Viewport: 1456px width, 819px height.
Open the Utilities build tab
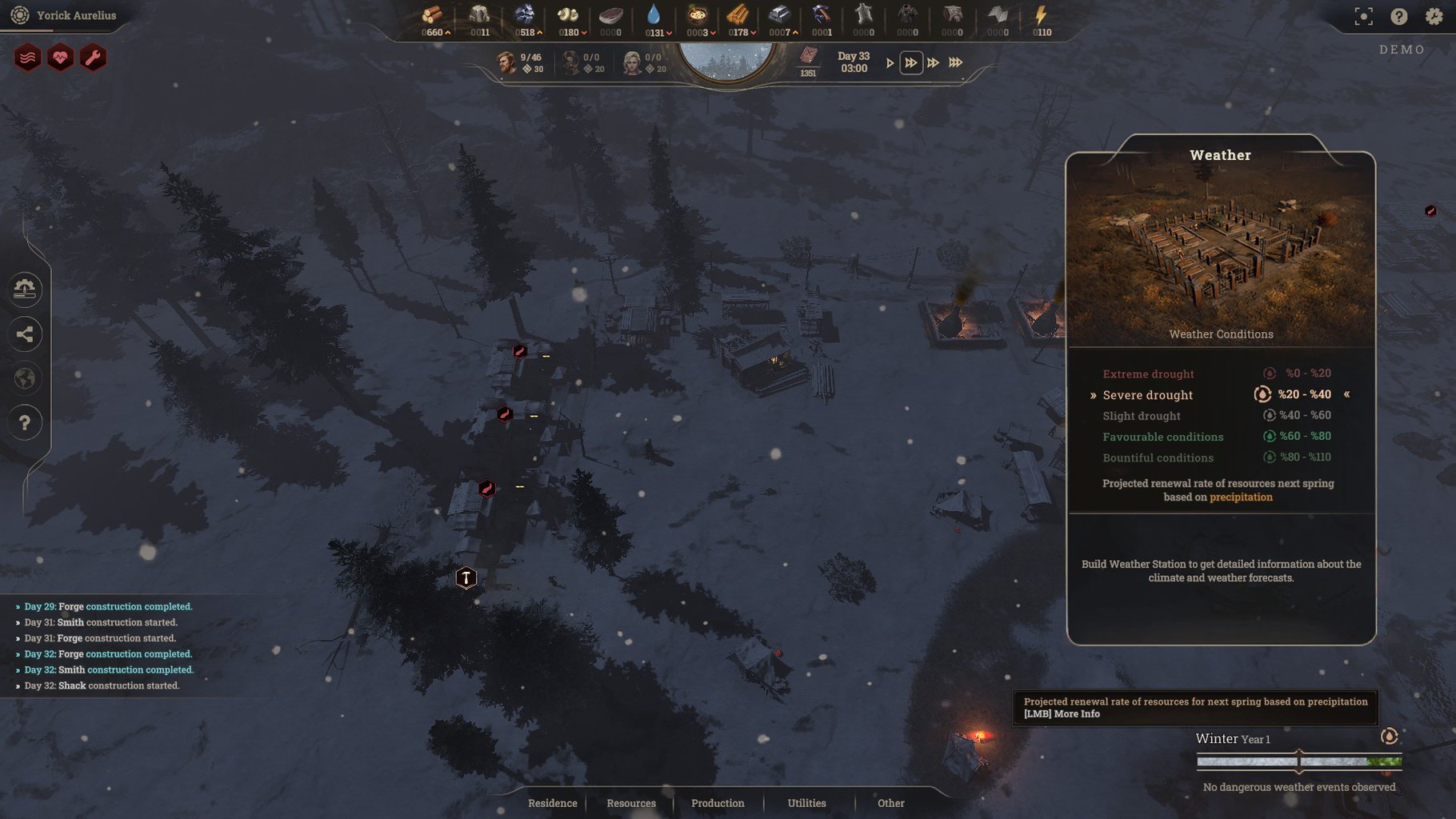point(806,803)
